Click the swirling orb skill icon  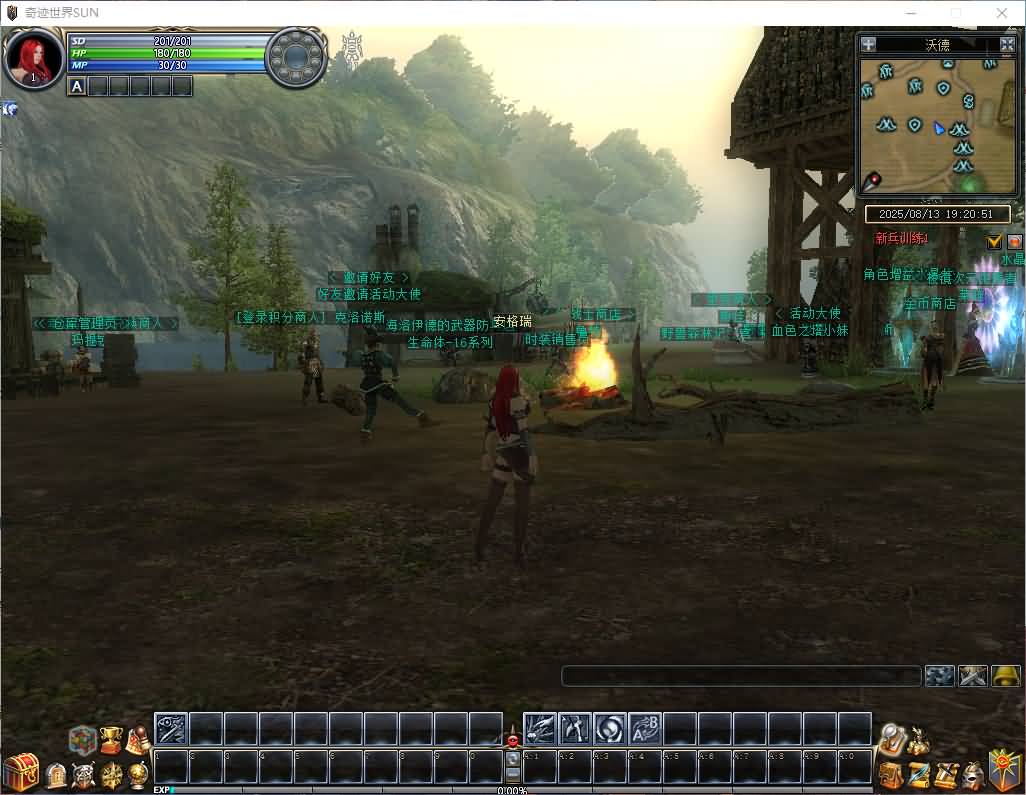point(610,728)
